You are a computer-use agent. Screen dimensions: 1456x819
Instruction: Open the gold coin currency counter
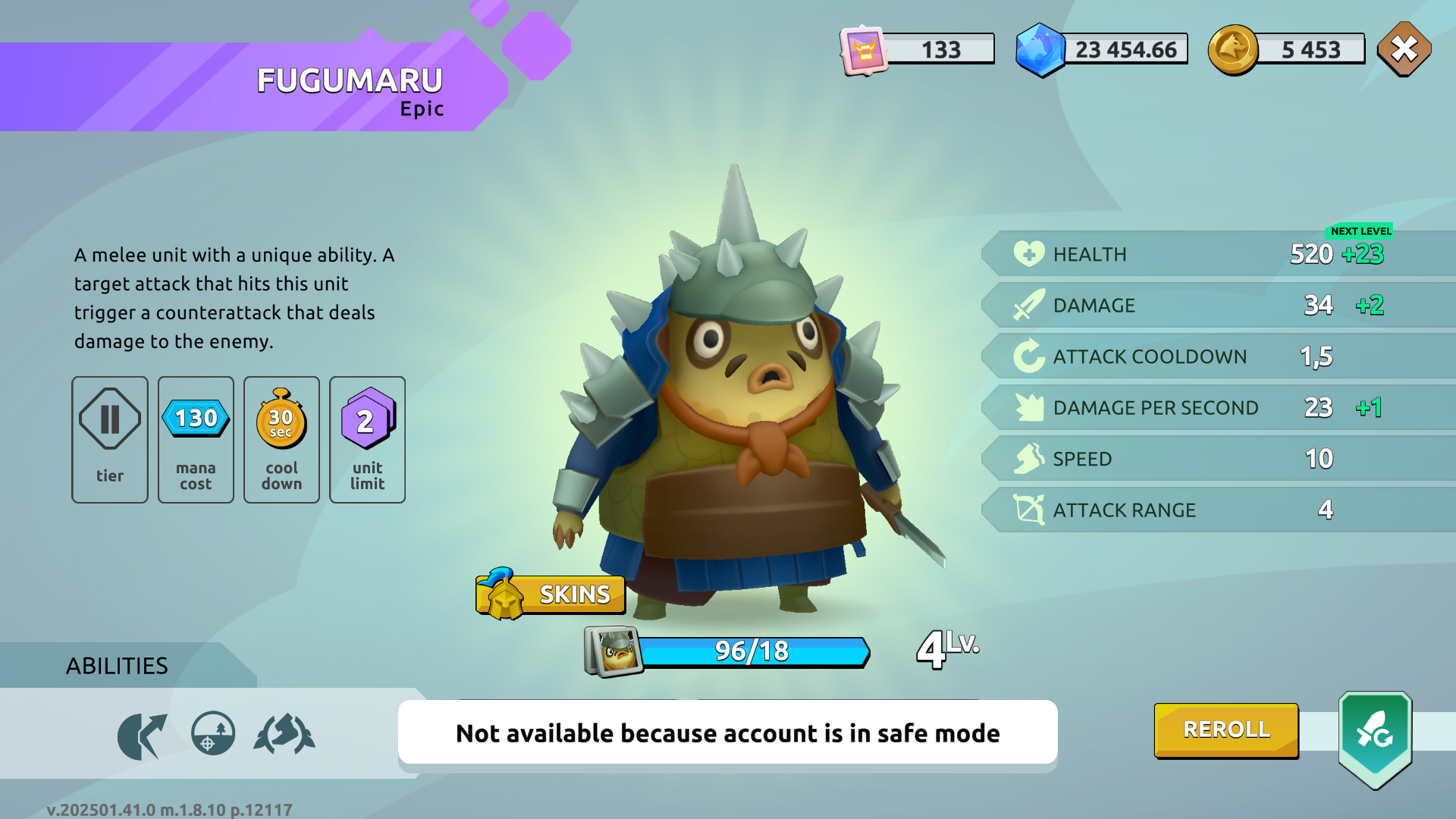[1287, 49]
